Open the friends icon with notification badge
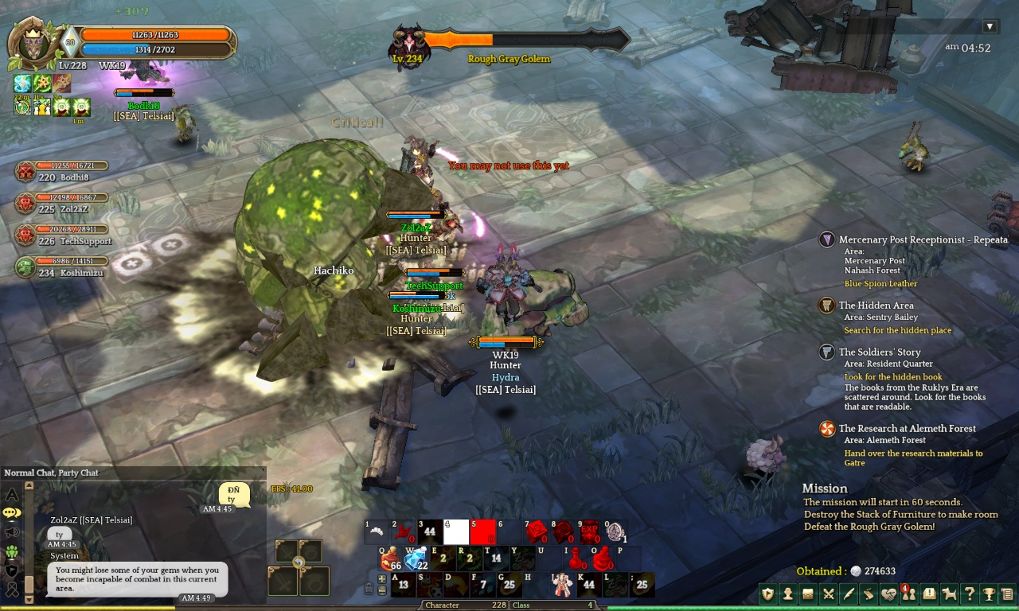The height and width of the screenshot is (611, 1019). tap(908, 594)
